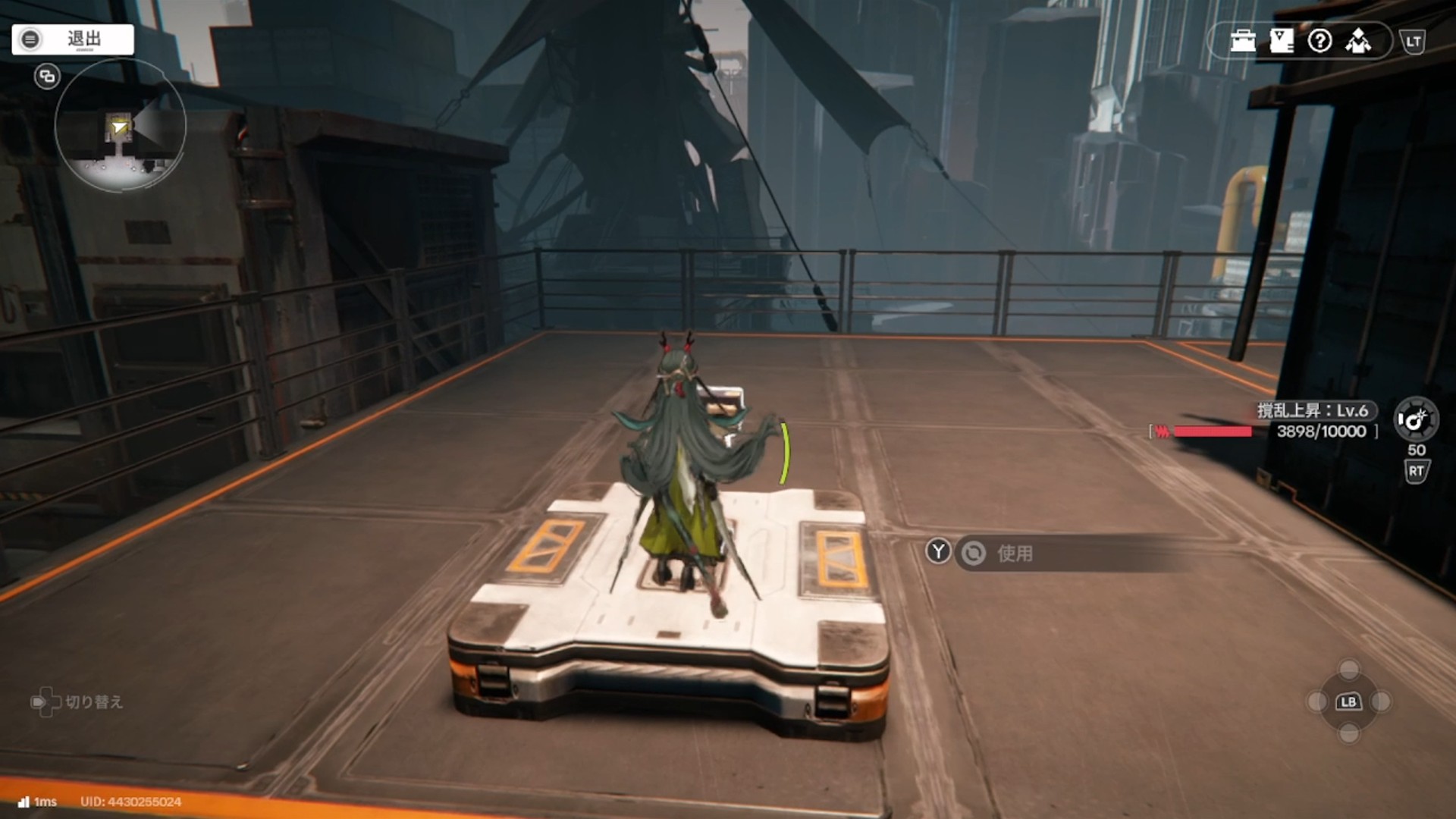The height and width of the screenshot is (819, 1456).
Task: Toggle the overlapping squares icon beside minimap
Action: [47, 77]
